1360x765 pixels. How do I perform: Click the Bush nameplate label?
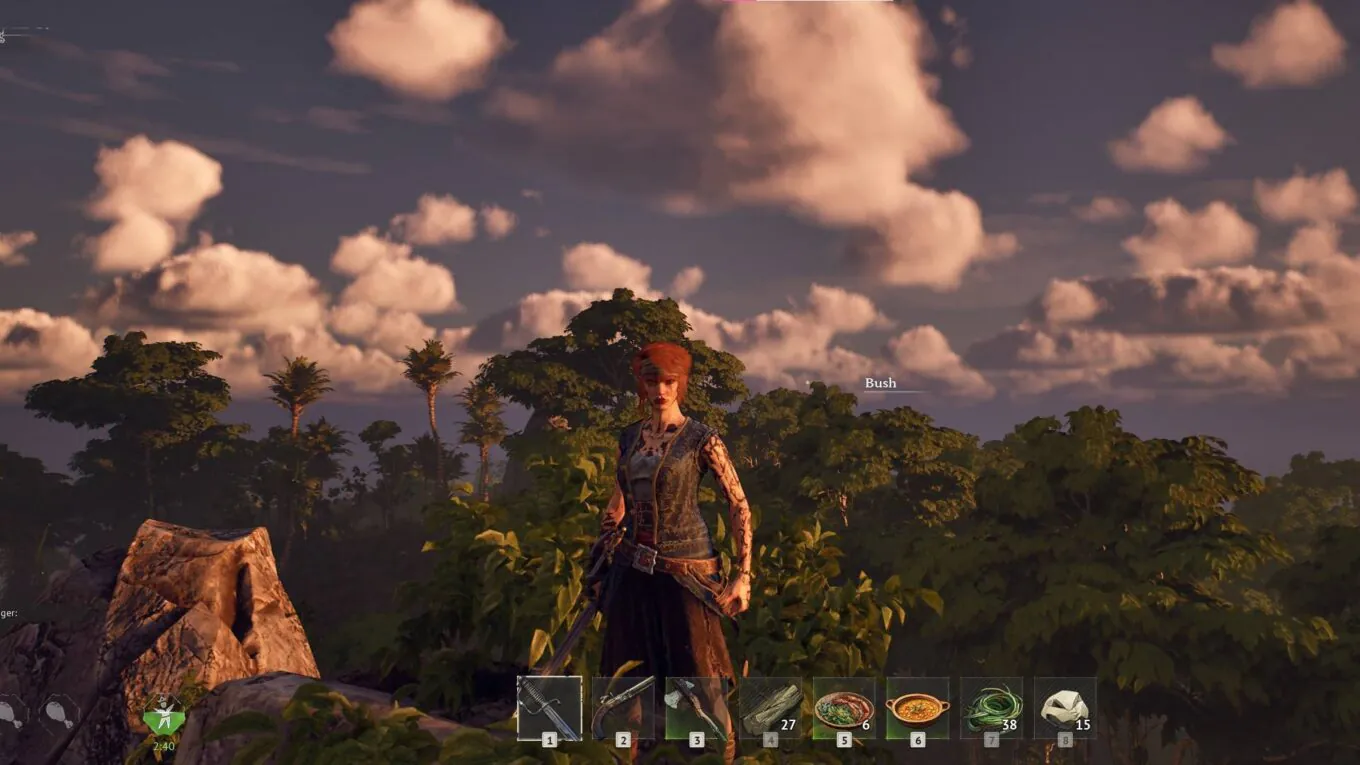(x=880, y=382)
